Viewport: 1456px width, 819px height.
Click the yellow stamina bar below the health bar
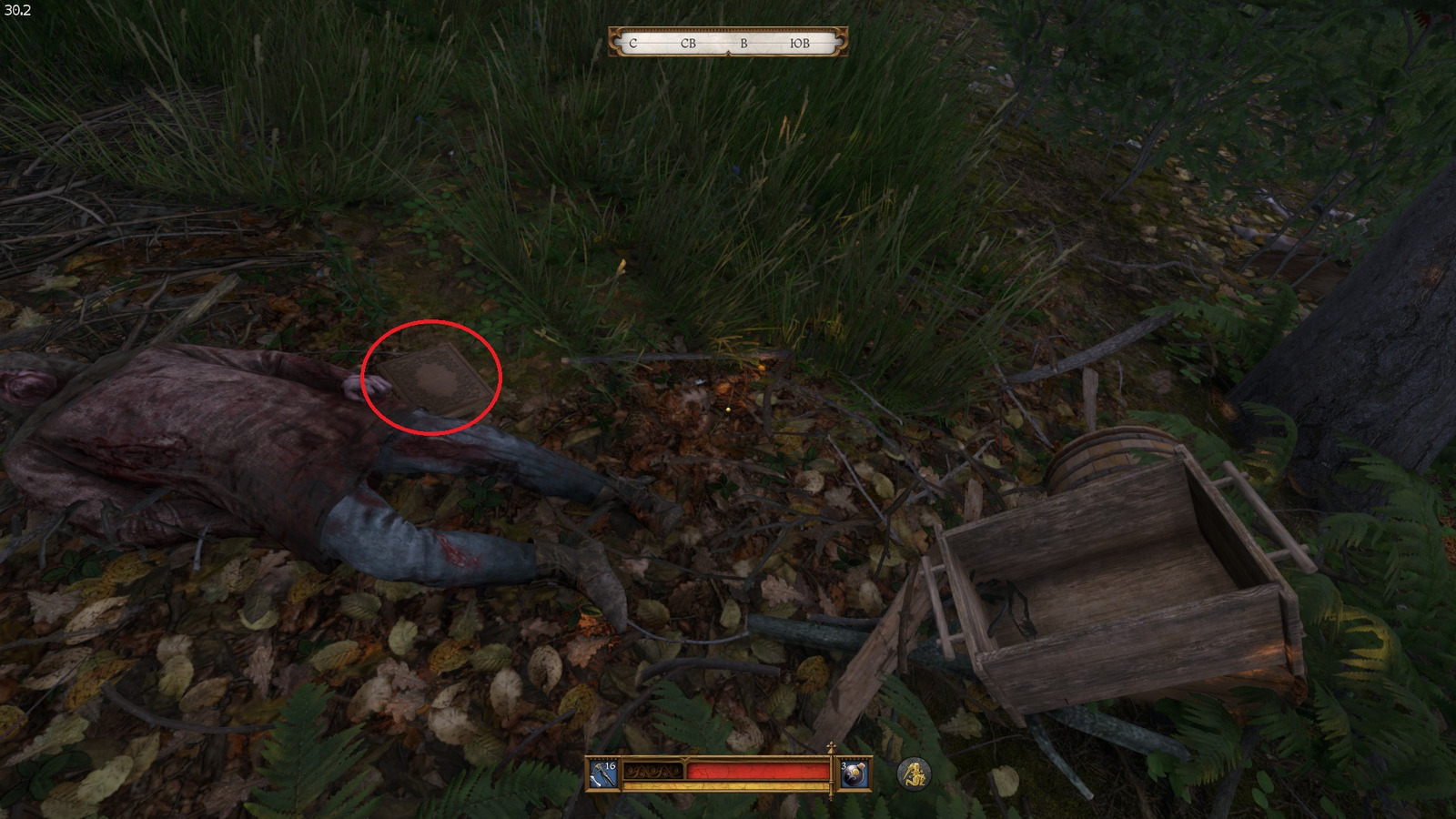[728, 786]
